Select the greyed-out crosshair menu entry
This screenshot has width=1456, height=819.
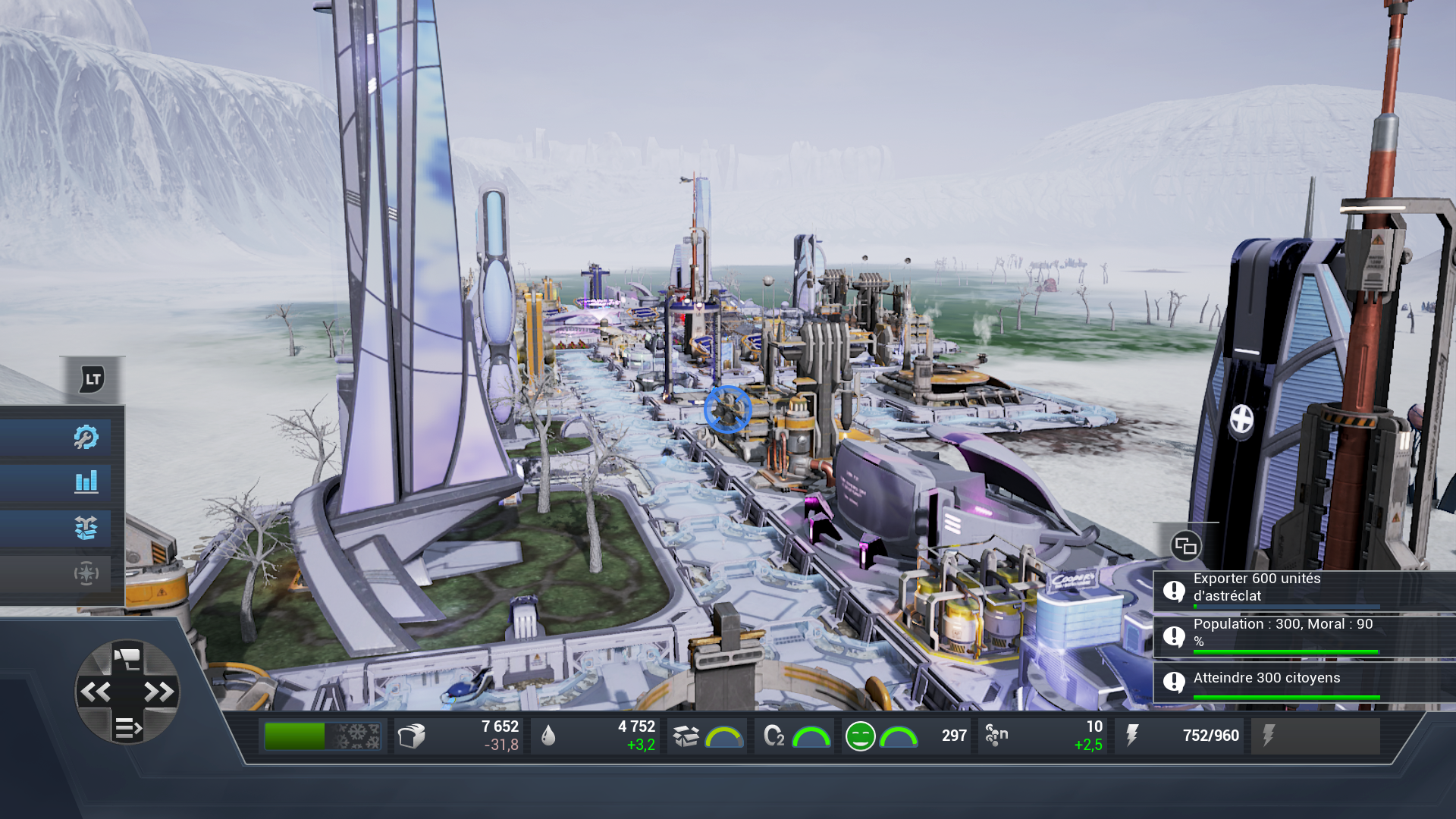pos(86,573)
